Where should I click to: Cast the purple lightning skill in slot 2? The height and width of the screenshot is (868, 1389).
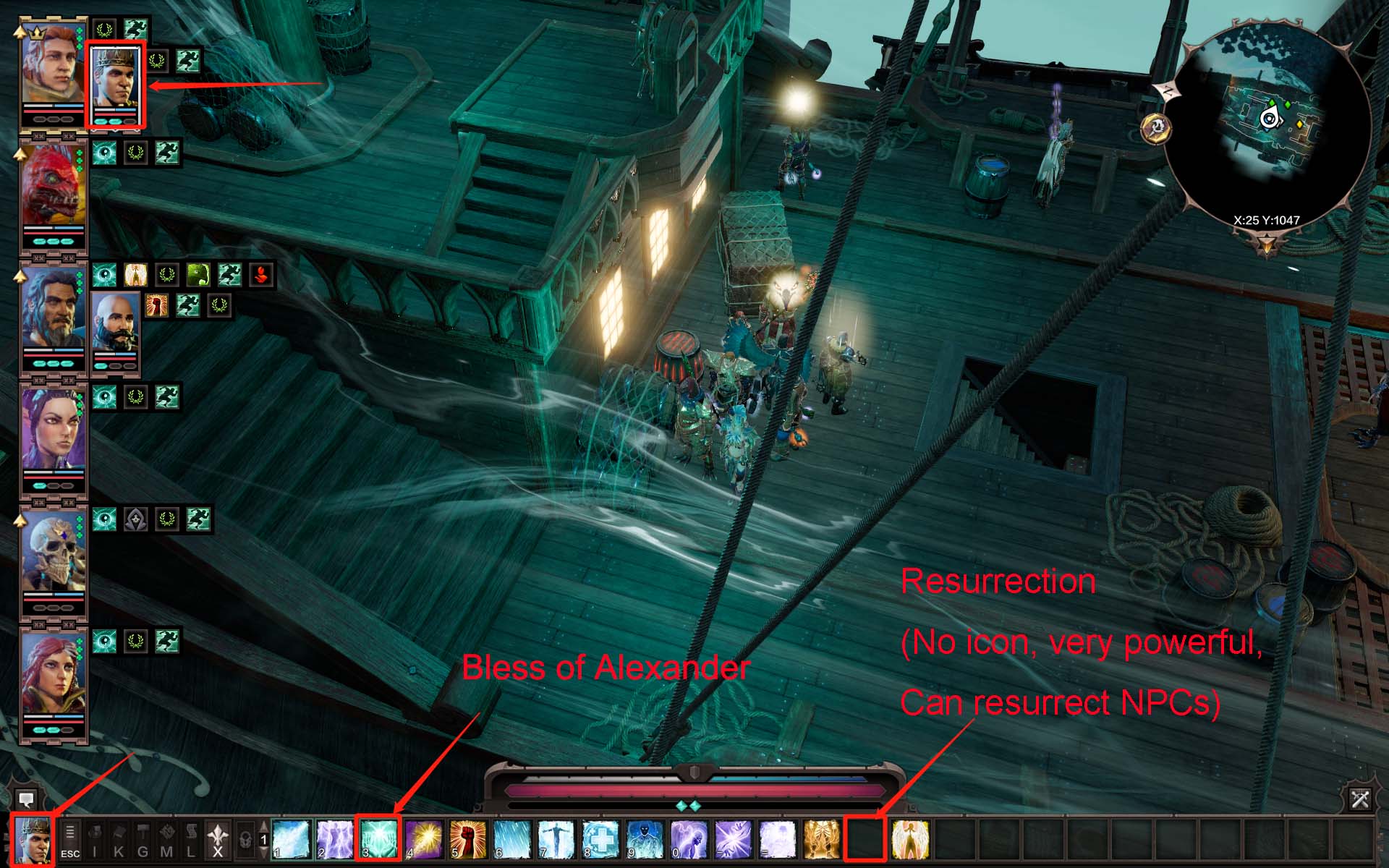click(x=335, y=839)
